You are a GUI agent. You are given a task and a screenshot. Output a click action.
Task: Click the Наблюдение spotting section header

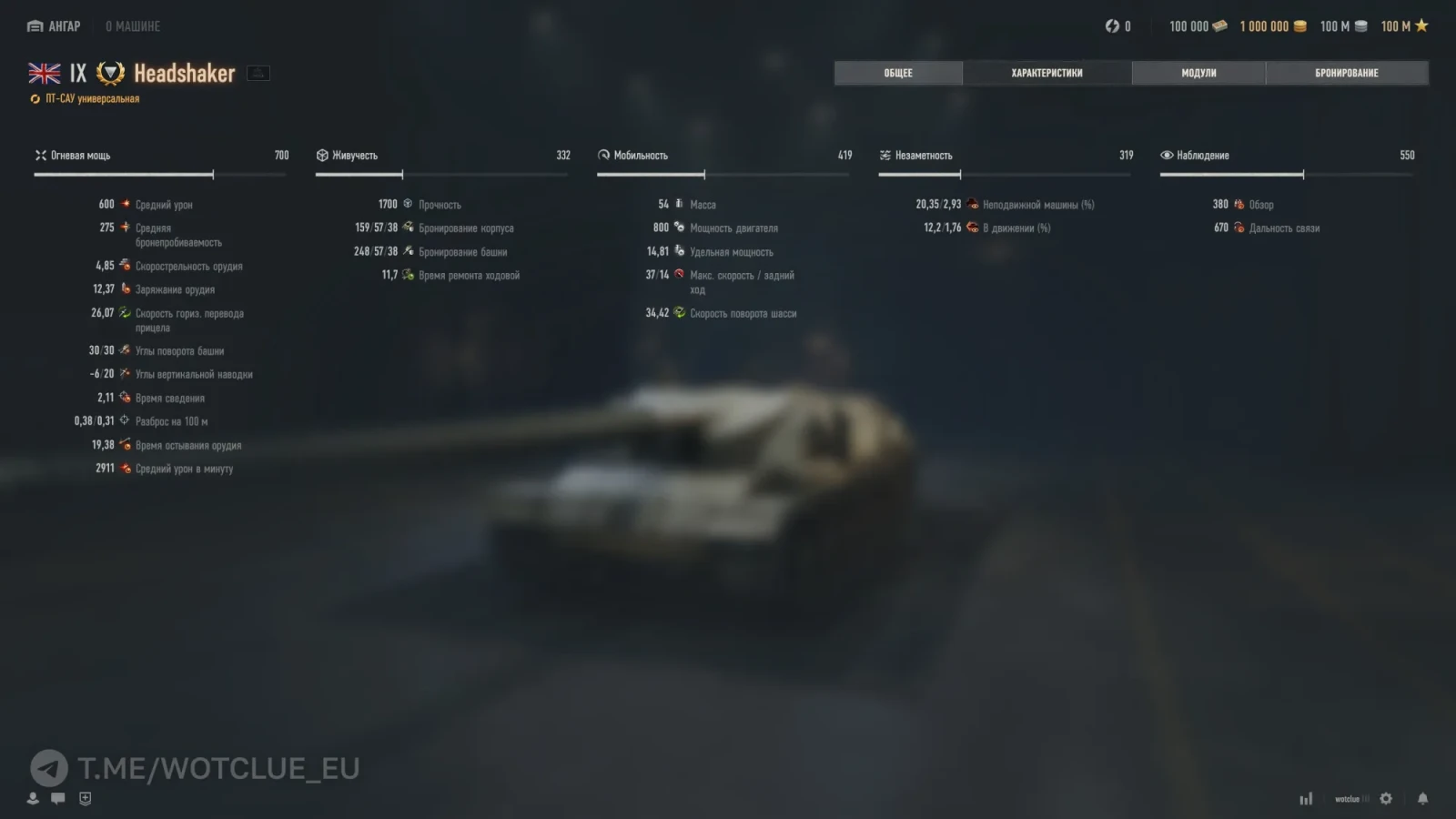[x=1202, y=156]
